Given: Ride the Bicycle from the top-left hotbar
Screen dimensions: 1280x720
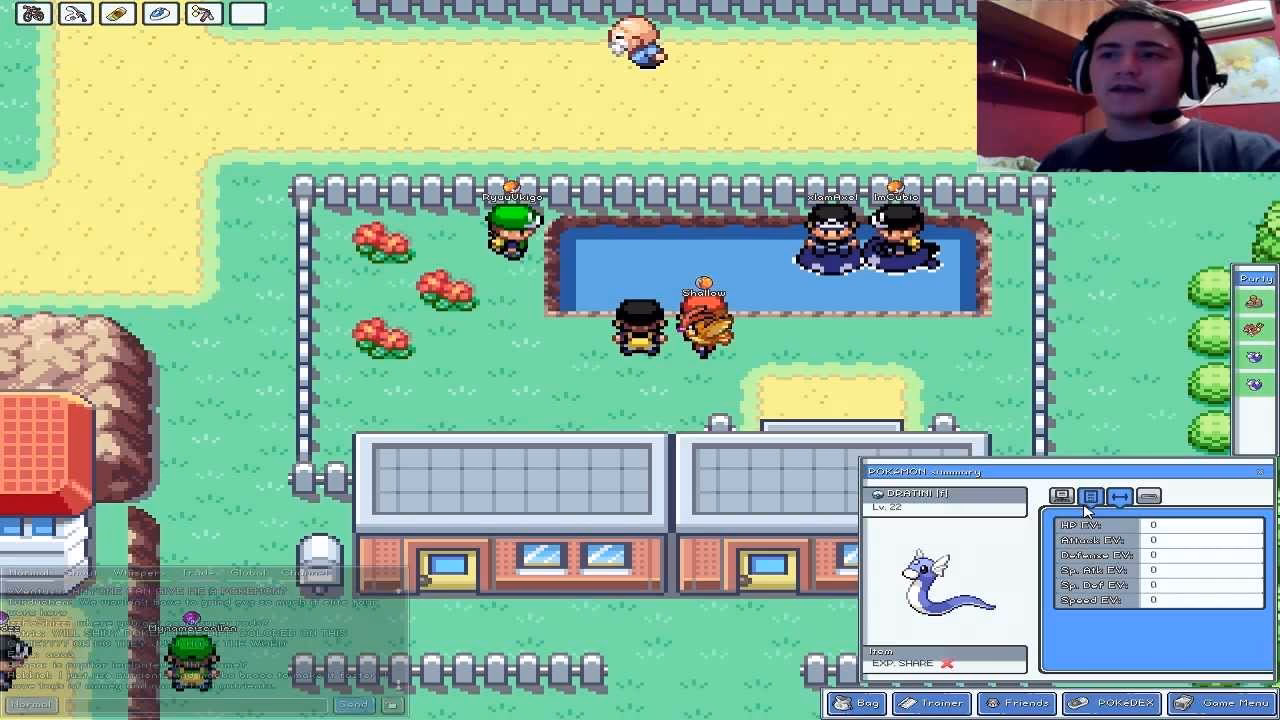Looking at the screenshot, I should coord(33,14).
